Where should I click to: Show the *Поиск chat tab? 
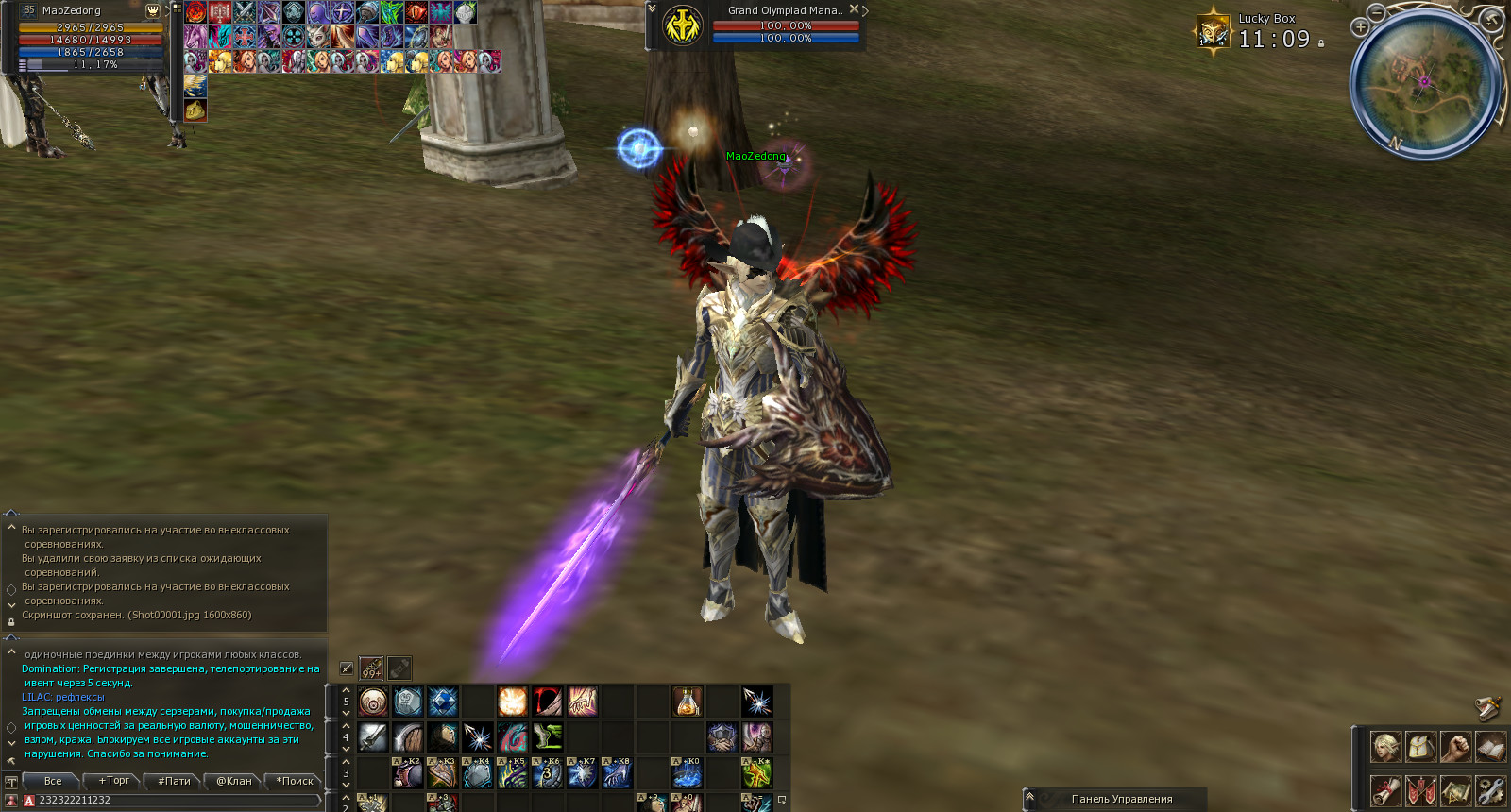pos(294,781)
